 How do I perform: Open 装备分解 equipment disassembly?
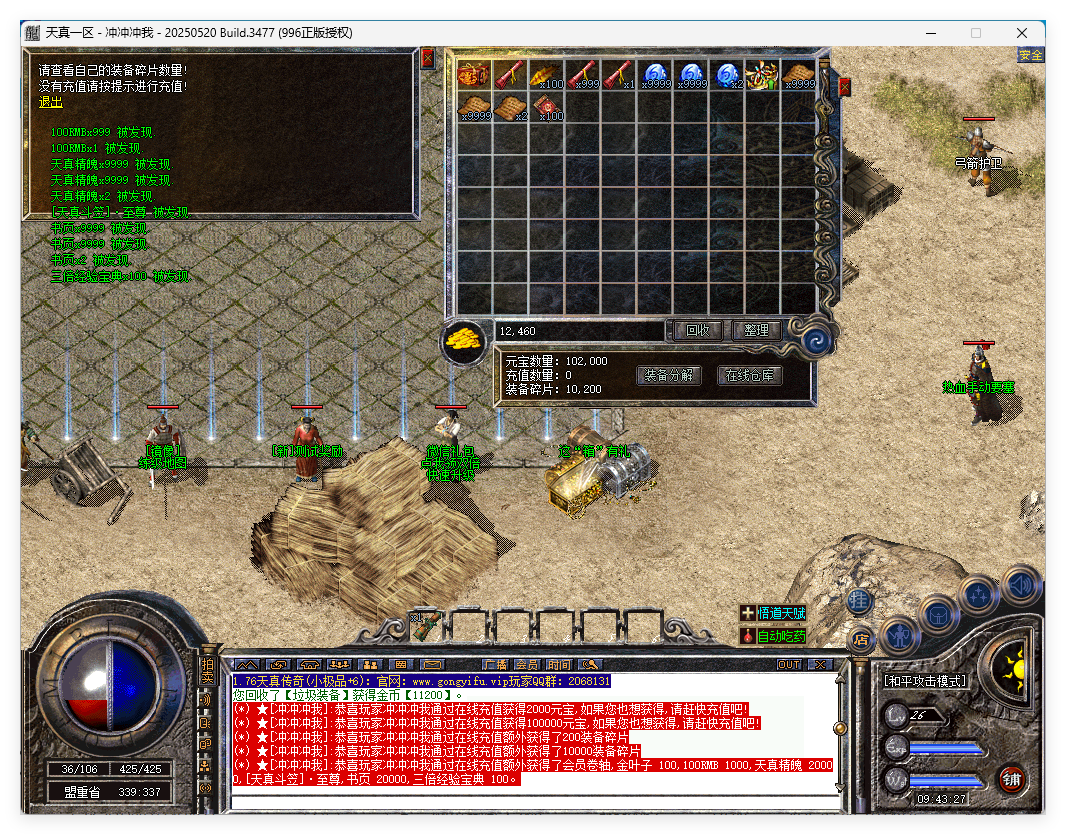pos(668,376)
